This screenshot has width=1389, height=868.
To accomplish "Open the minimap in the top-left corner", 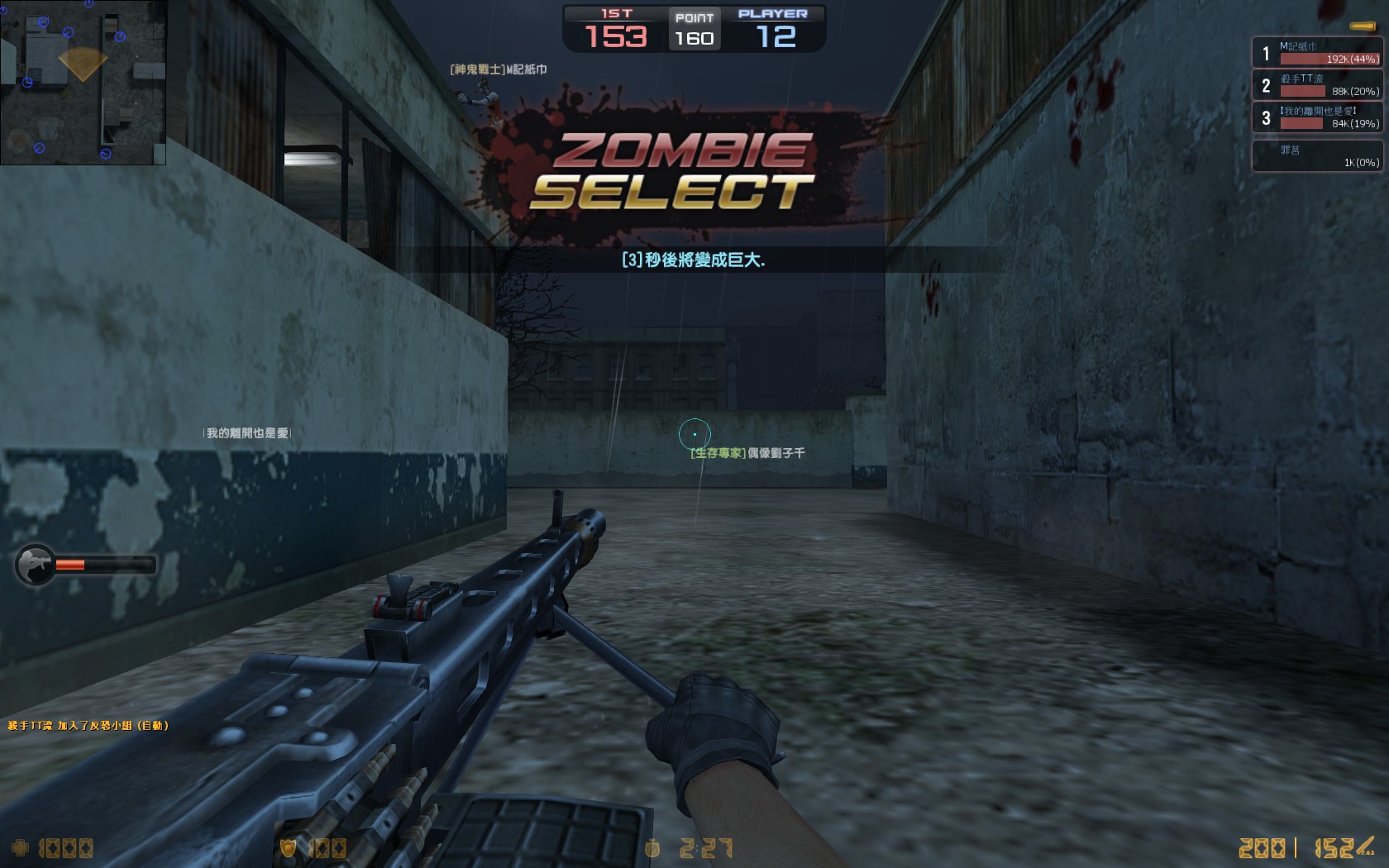I will (x=83, y=79).
